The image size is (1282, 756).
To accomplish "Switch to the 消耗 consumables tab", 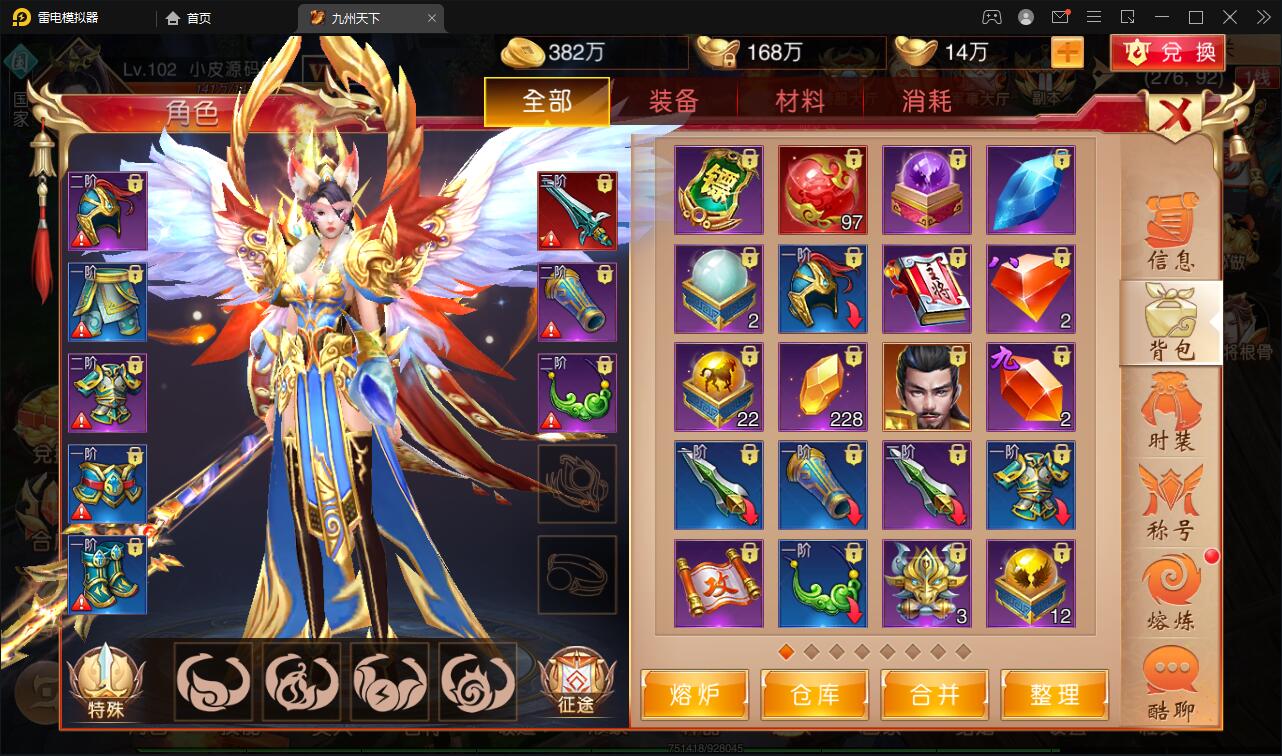I will tap(926, 101).
